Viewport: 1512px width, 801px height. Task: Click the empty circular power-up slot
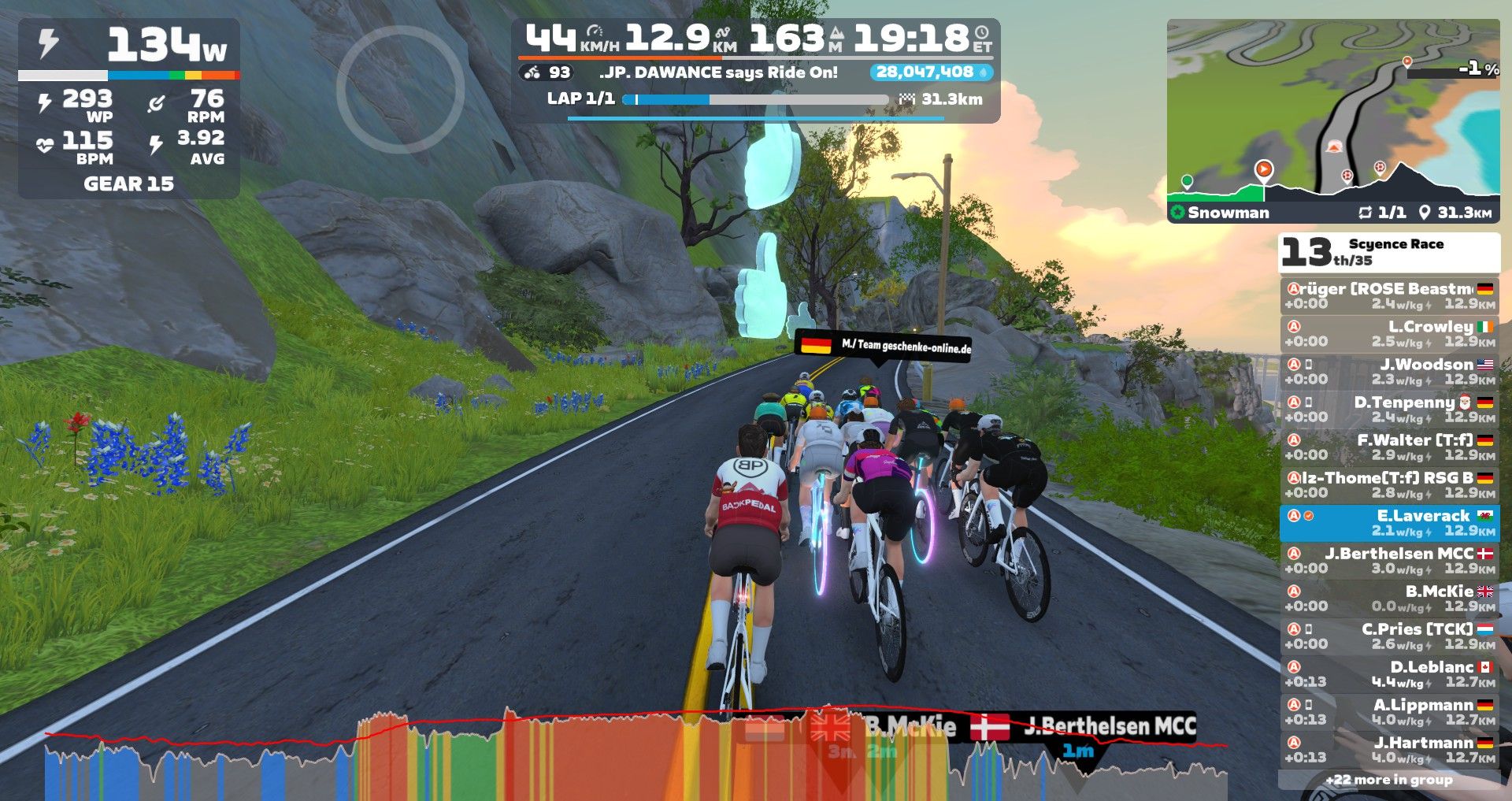[x=400, y=90]
